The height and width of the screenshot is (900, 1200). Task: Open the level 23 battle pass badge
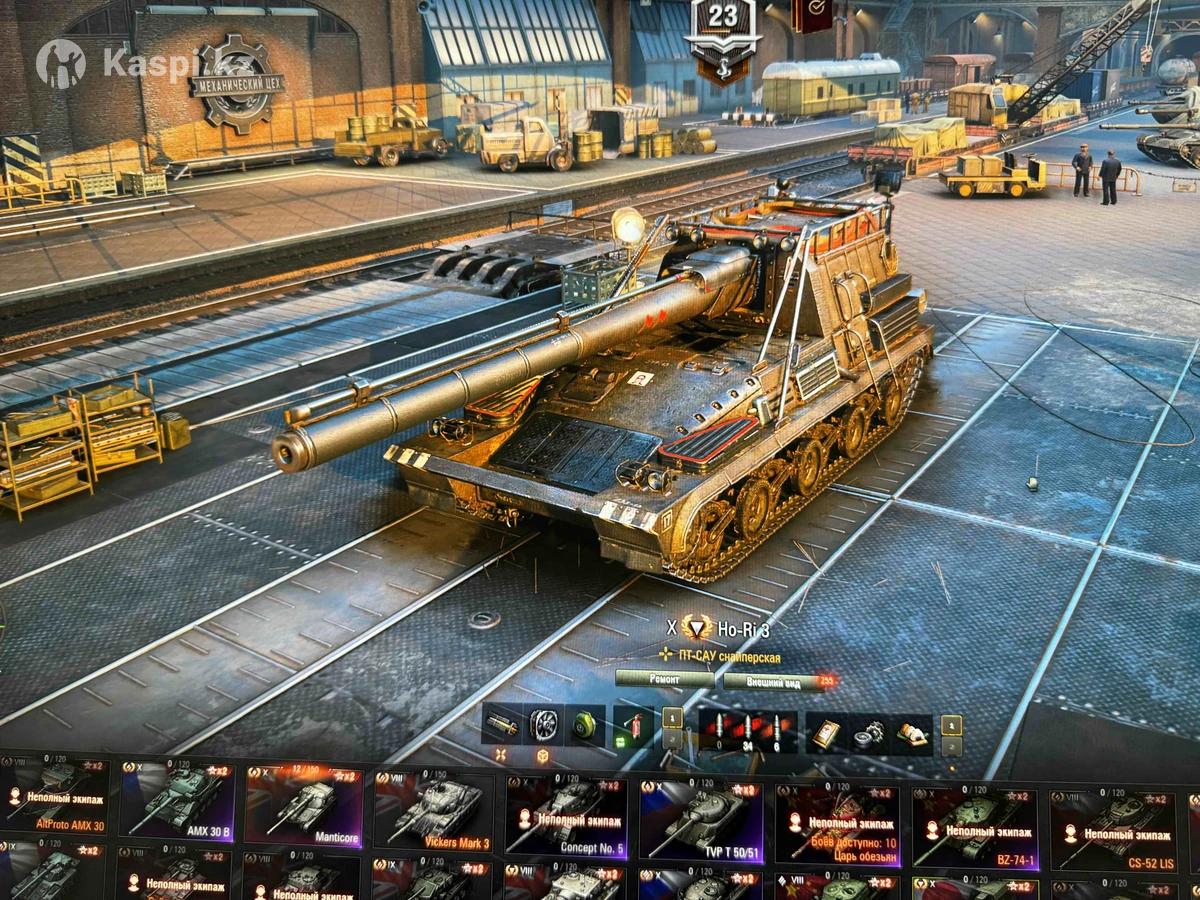point(722,40)
